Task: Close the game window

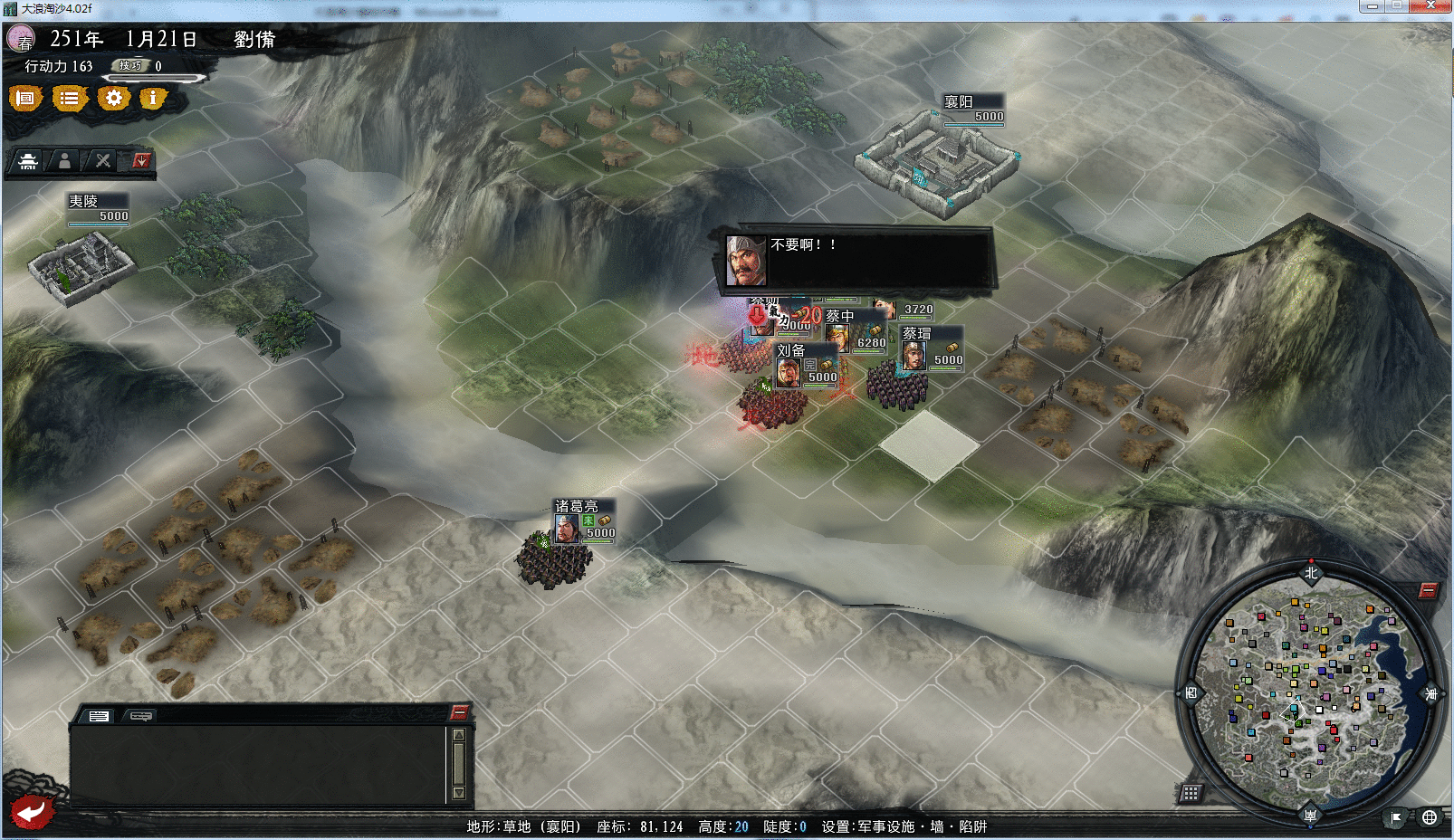Action: (x=1431, y=5)
